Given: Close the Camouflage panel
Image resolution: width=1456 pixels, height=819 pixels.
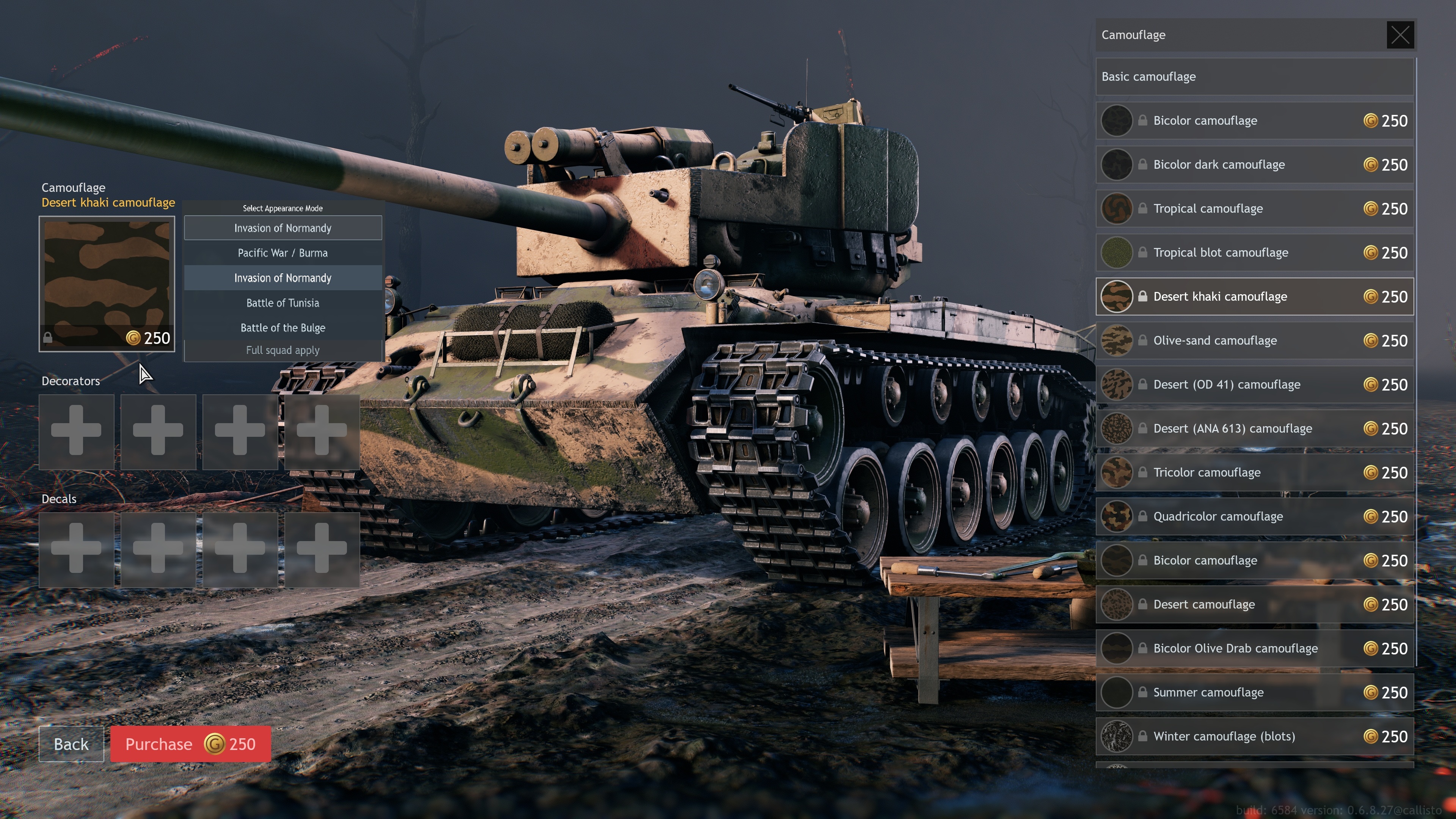Looking at the screenshot, I should (1400, 35).
